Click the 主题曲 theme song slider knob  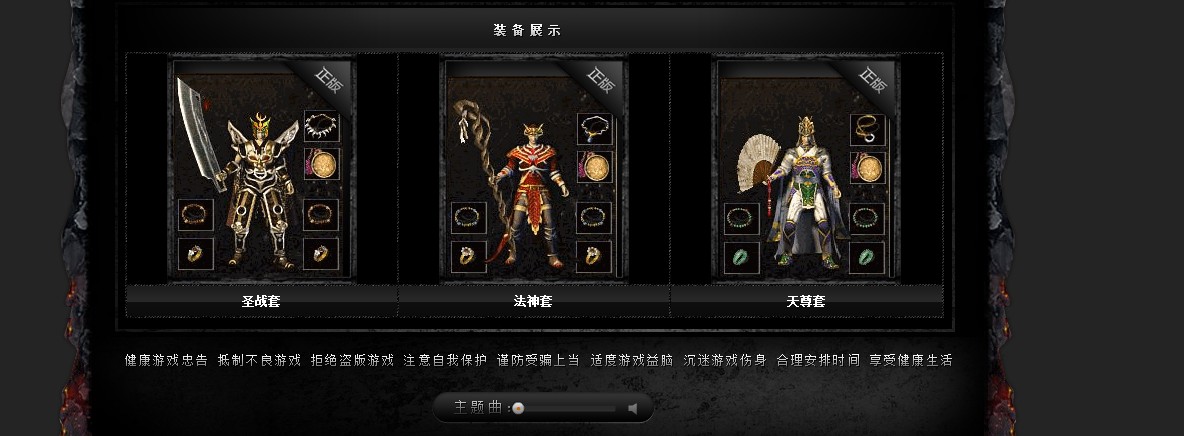[518, 408]
